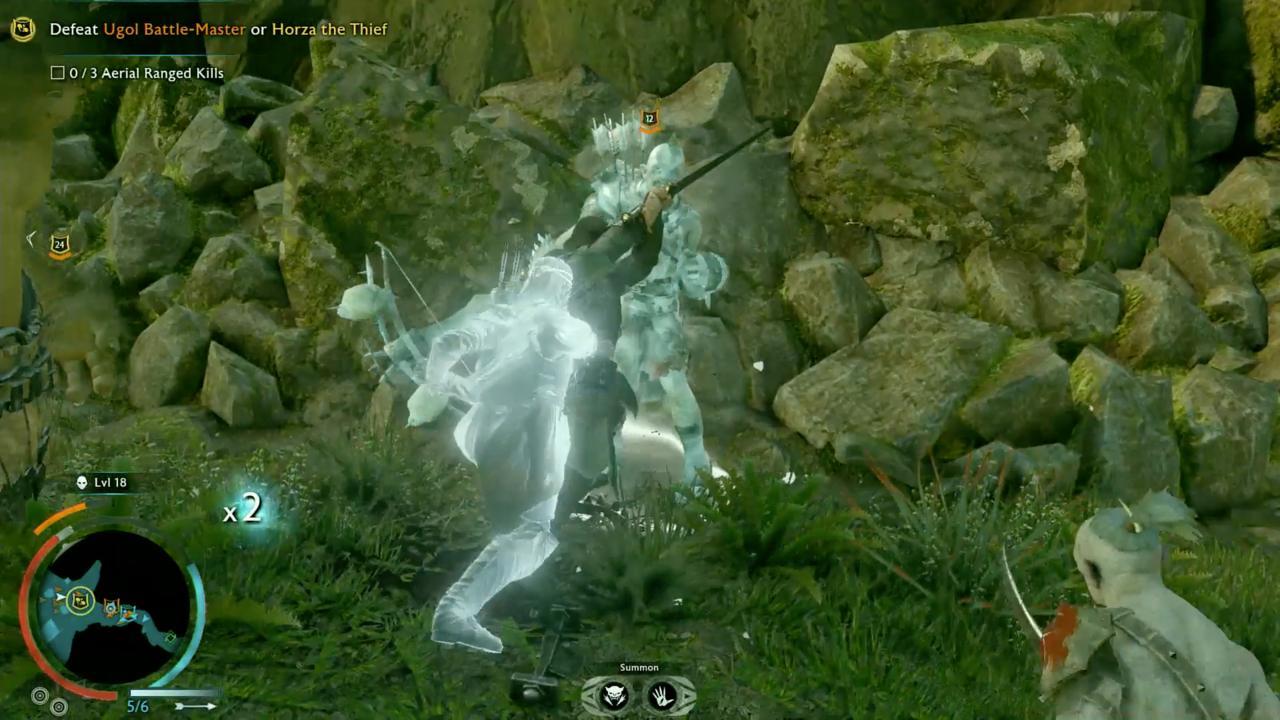
Task: Toggle the inner concentric circle indicator below the minimap
Action: tap(59, 706)
